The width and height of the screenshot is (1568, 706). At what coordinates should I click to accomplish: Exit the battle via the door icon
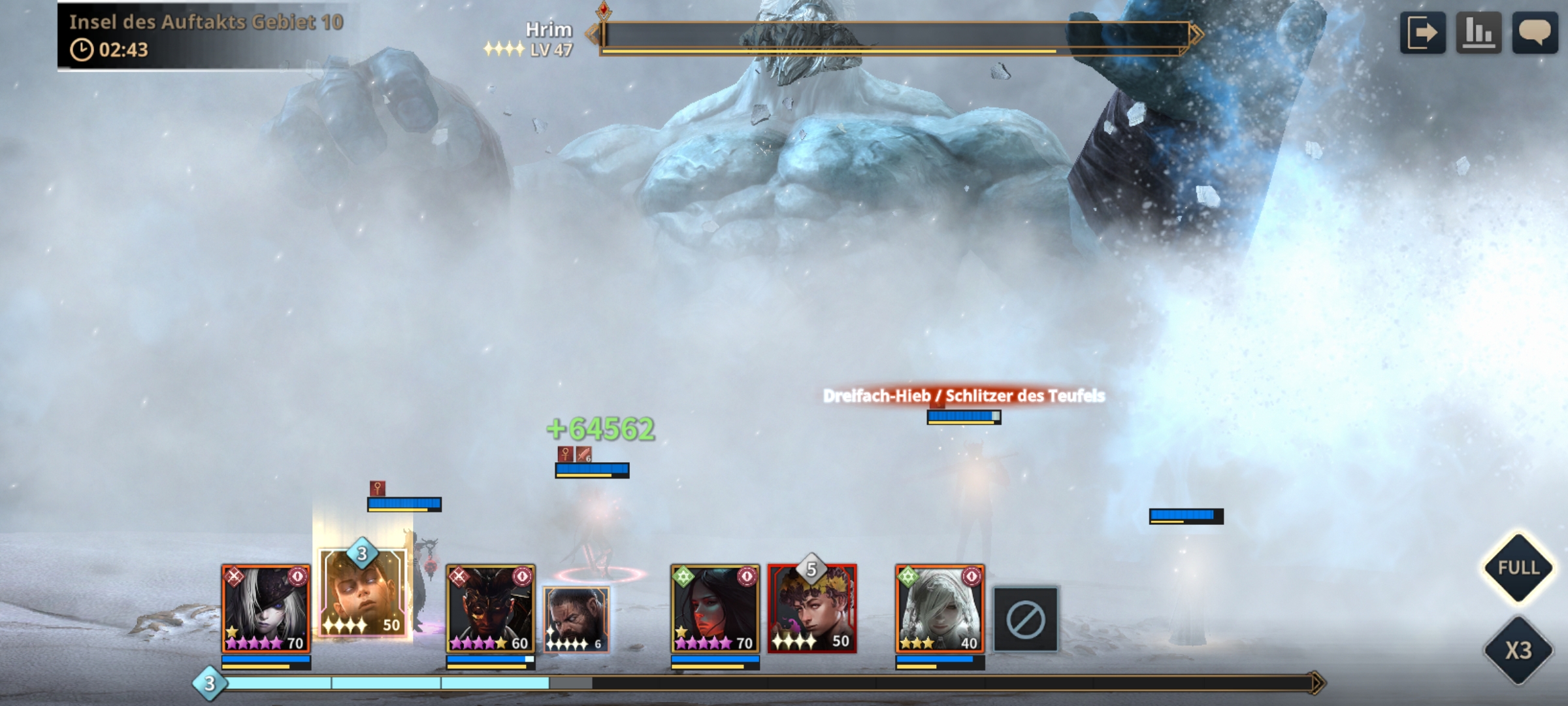(x=1422, y=33)
